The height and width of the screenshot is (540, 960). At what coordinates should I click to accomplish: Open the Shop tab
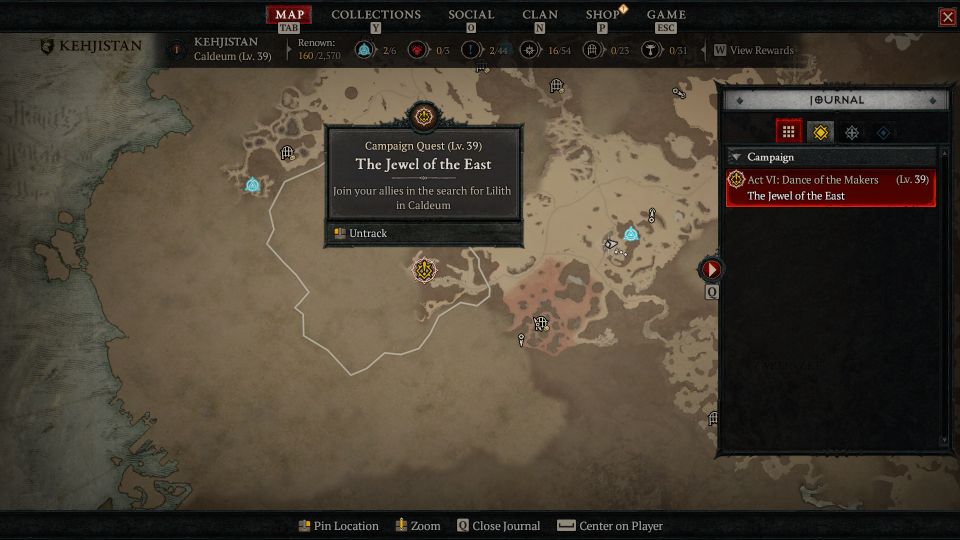click(602, 15)
